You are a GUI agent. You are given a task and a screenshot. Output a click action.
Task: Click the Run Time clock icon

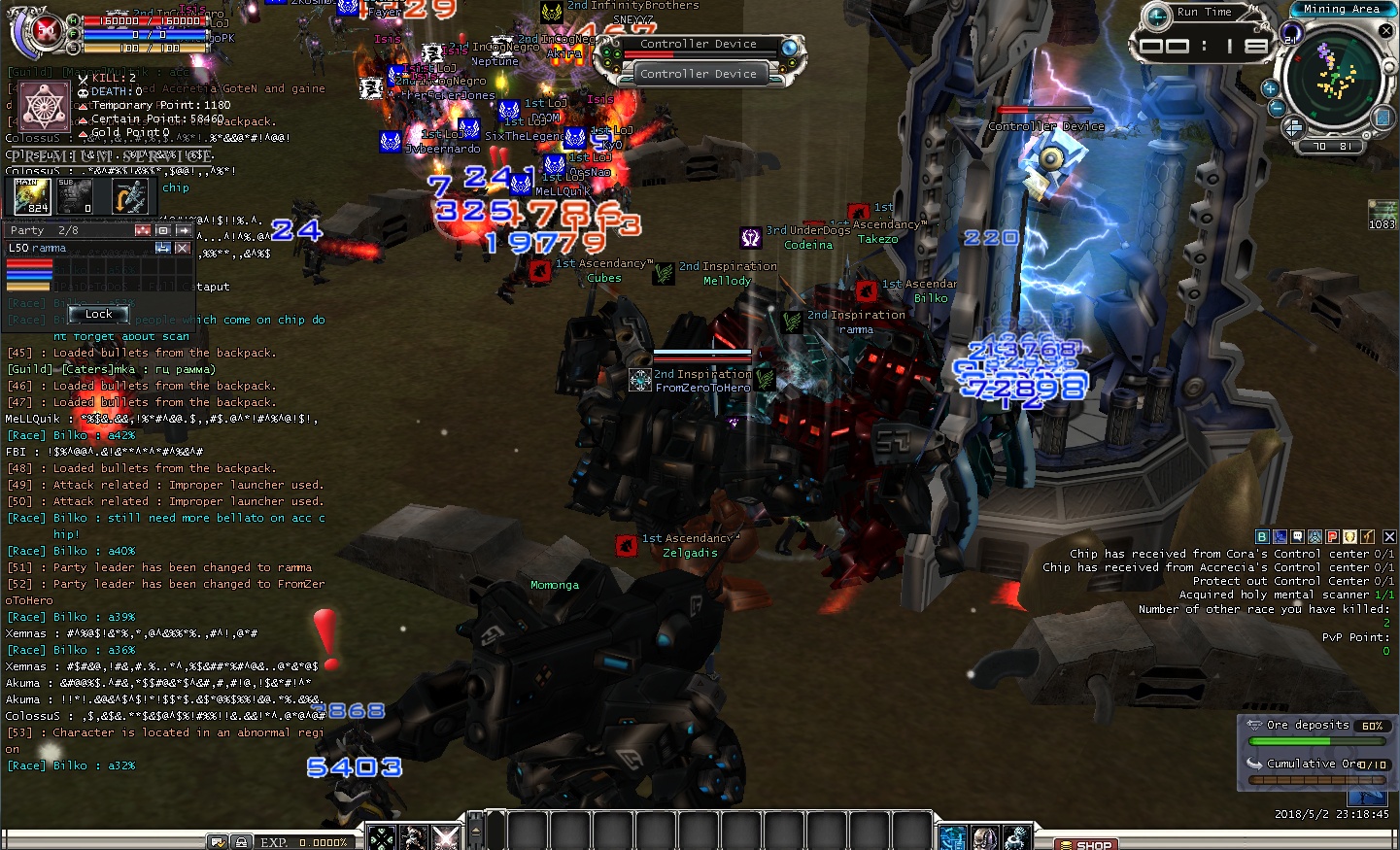1157,16
